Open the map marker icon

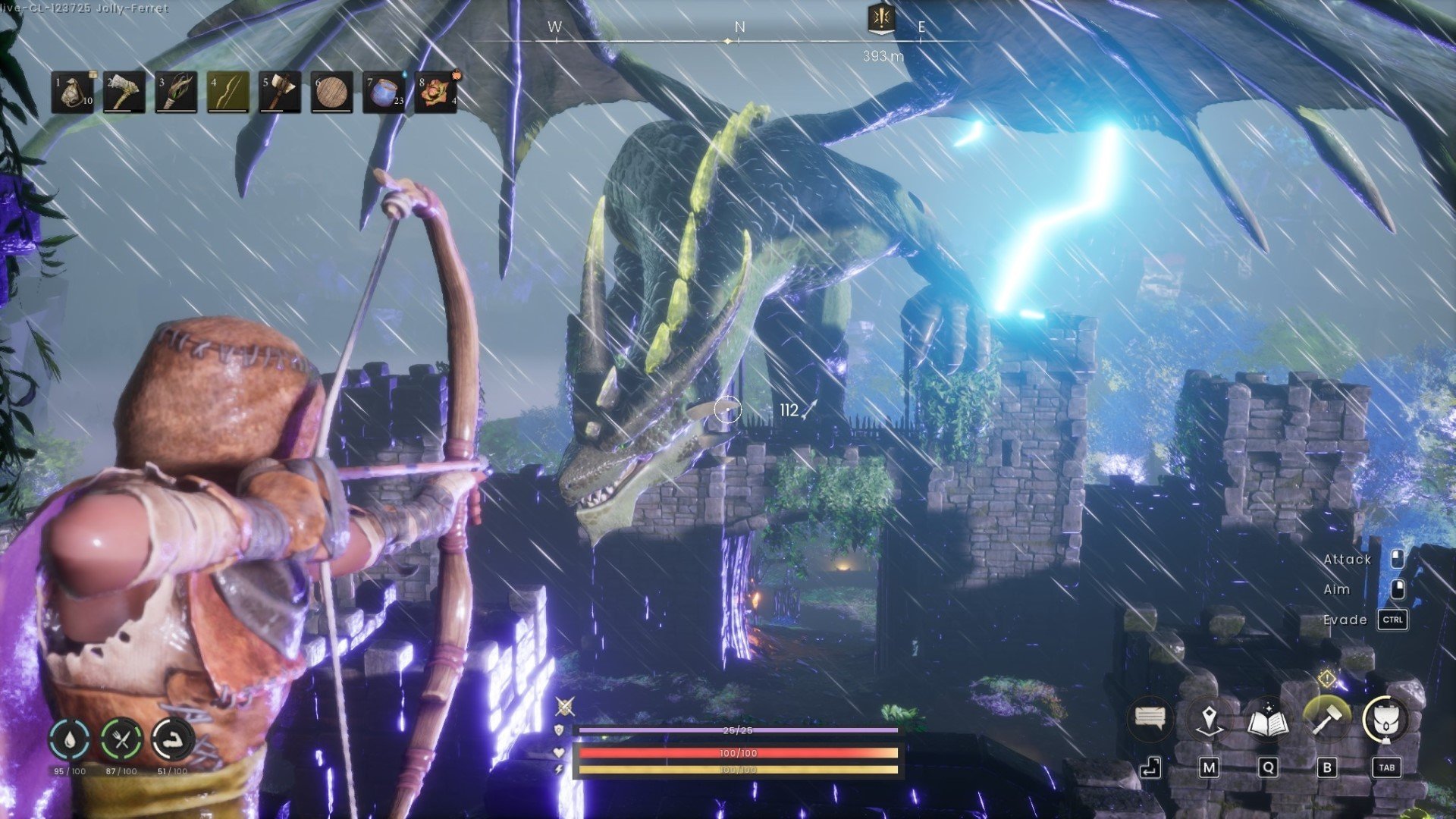pyautogui.click(x=1209, y=718)
